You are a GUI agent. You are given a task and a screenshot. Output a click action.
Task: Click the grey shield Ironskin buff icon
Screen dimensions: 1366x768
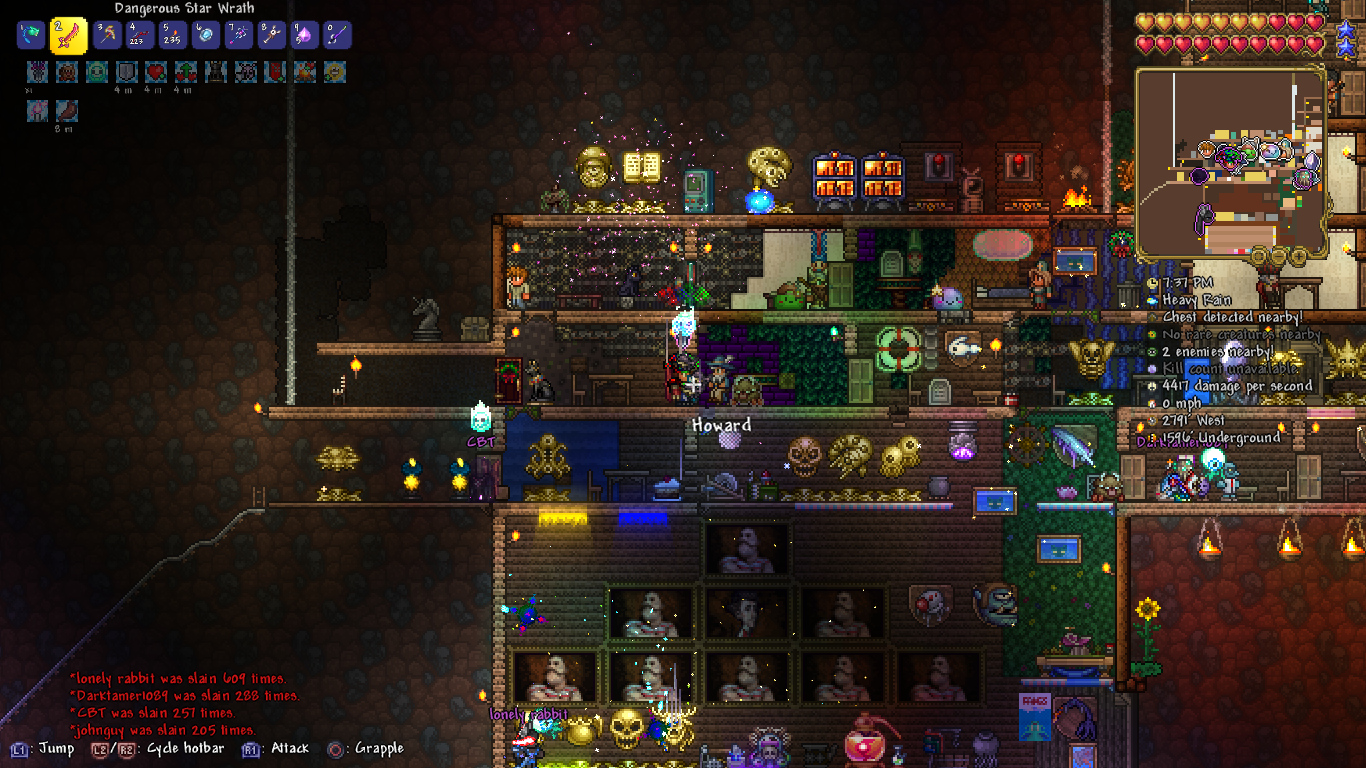point(126,72)
